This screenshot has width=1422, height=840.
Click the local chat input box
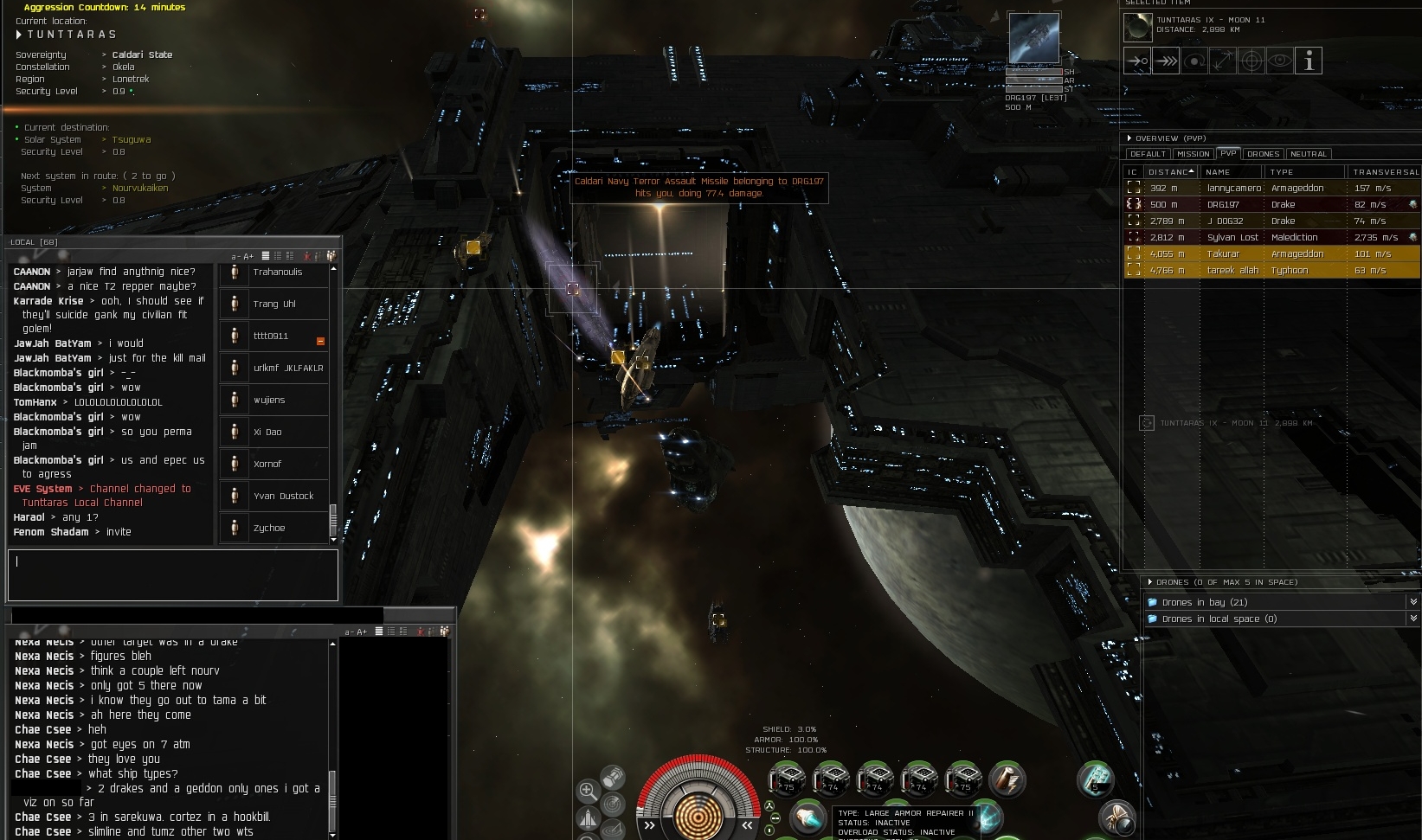click(x=173, y=574)
